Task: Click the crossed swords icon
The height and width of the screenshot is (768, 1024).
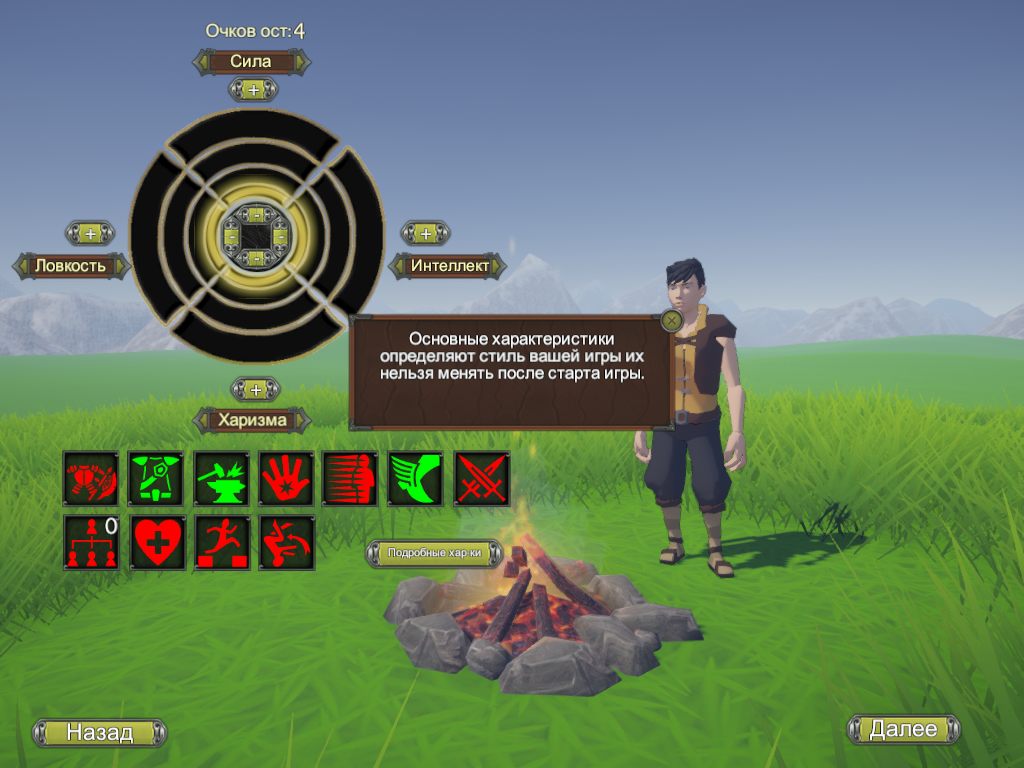Action: [482, 478]
